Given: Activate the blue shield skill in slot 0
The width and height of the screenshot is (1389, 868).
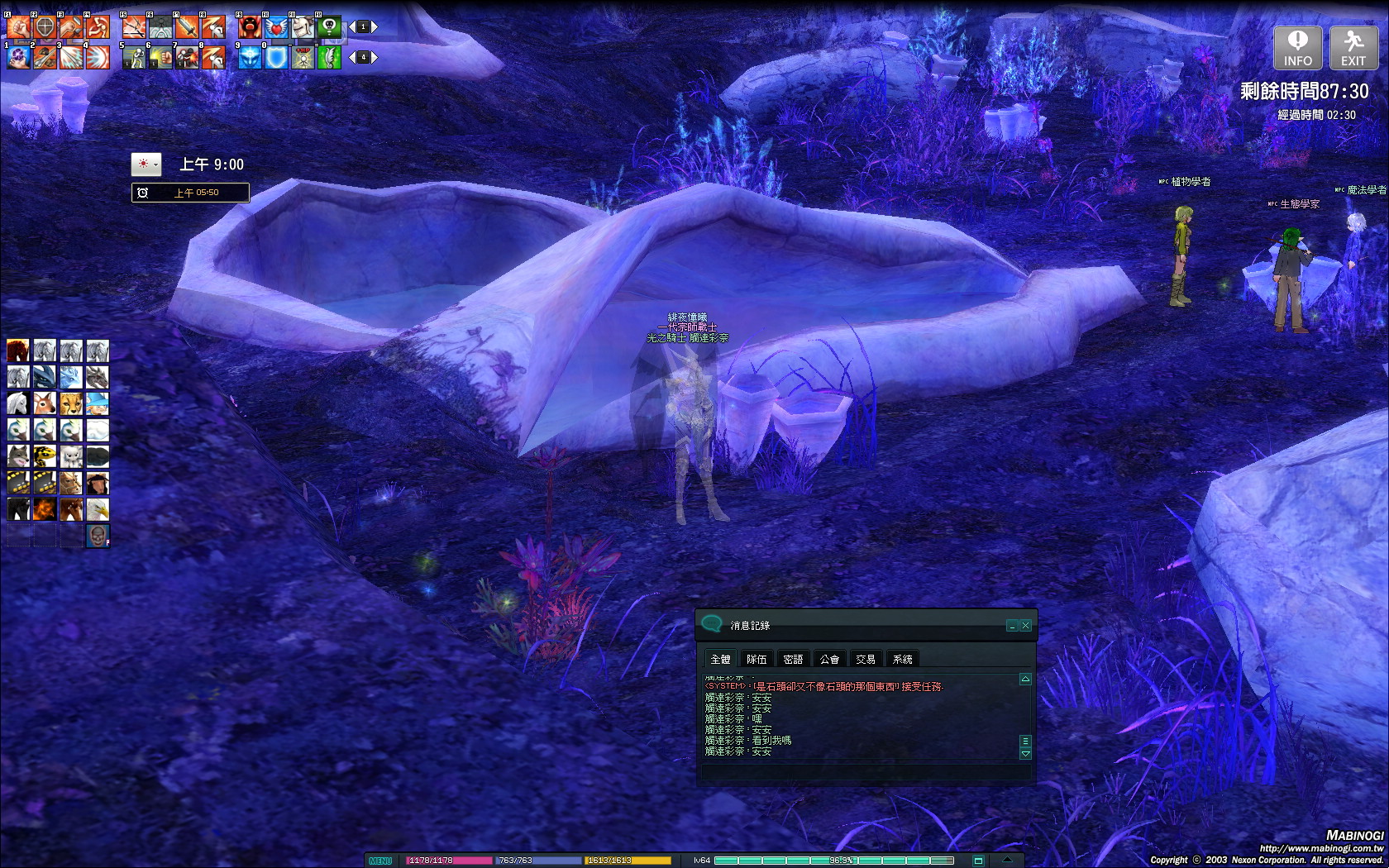Looking at the screenshot, I should 276,57.
